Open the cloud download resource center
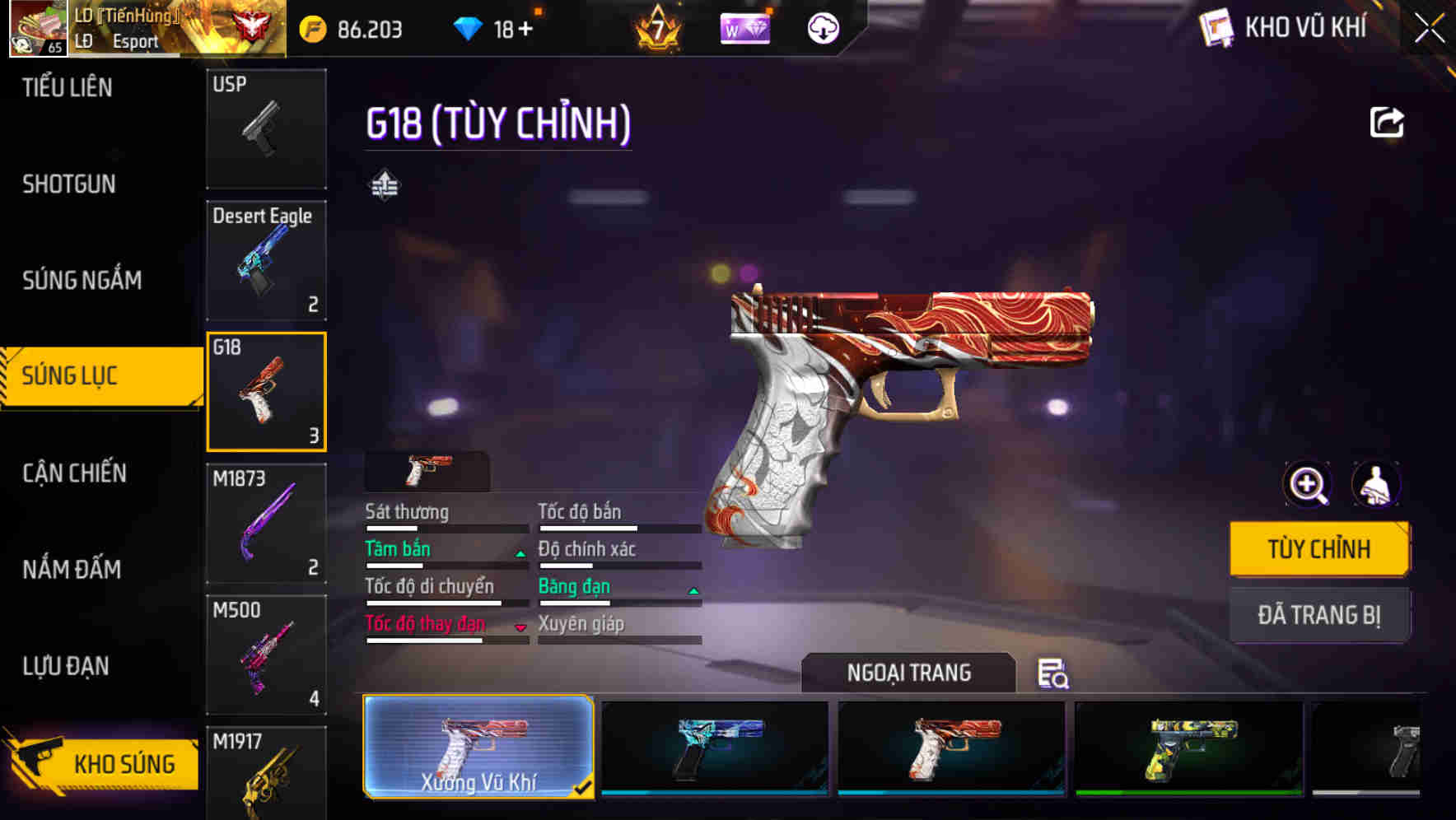The width and height of the screenshot is (1456, 820). pos(822,28)
